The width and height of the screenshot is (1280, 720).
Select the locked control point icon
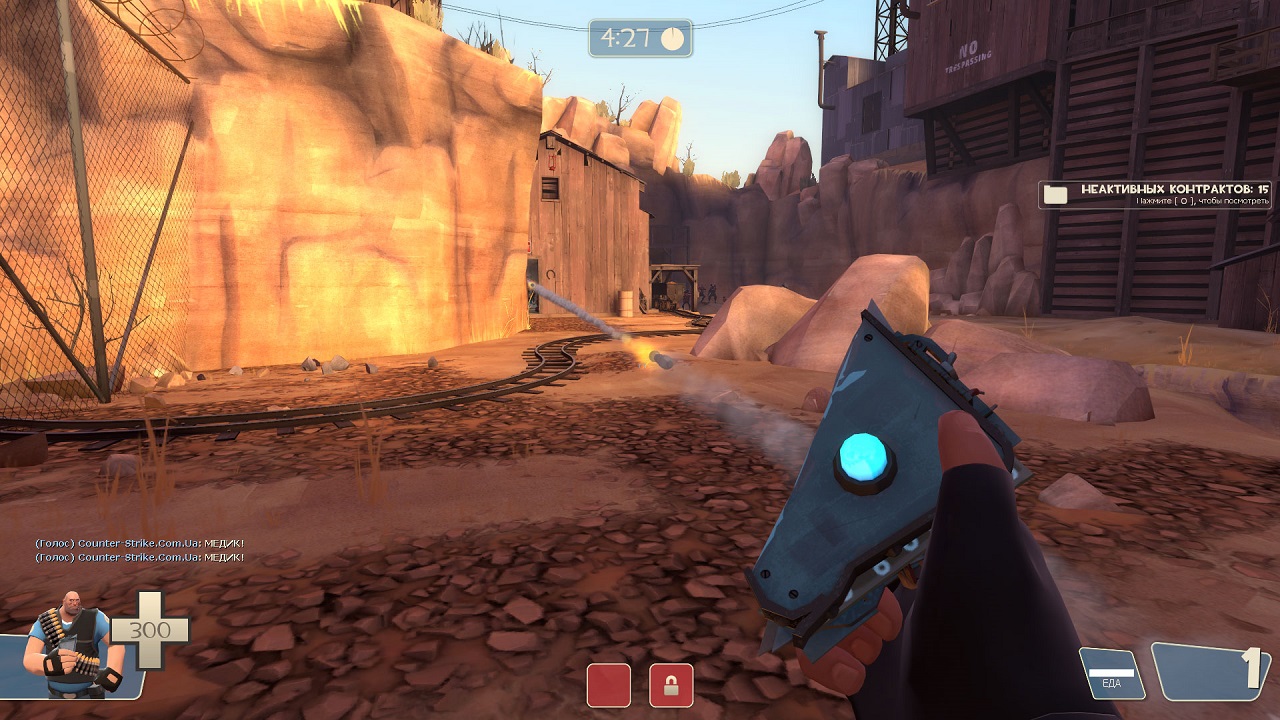coord(671,686)
